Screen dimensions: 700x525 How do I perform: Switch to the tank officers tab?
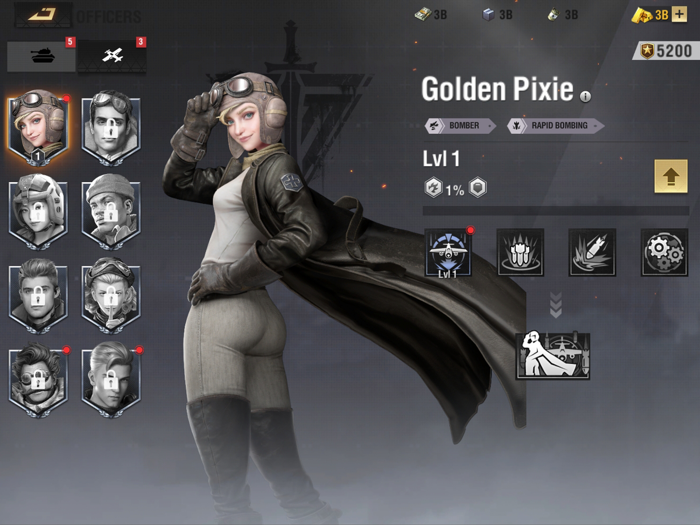click(x=41, y=57)
